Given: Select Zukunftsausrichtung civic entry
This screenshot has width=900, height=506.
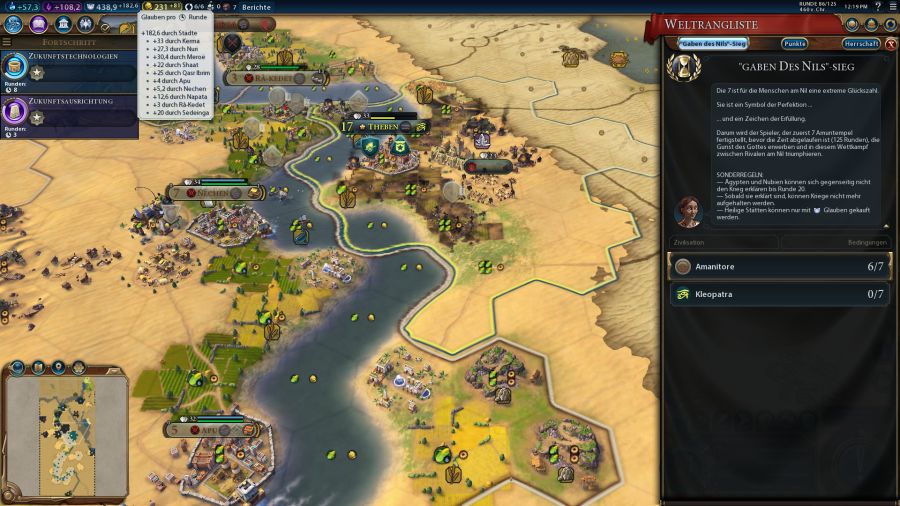Looking at the screenshot, I should tap(70, 113).
